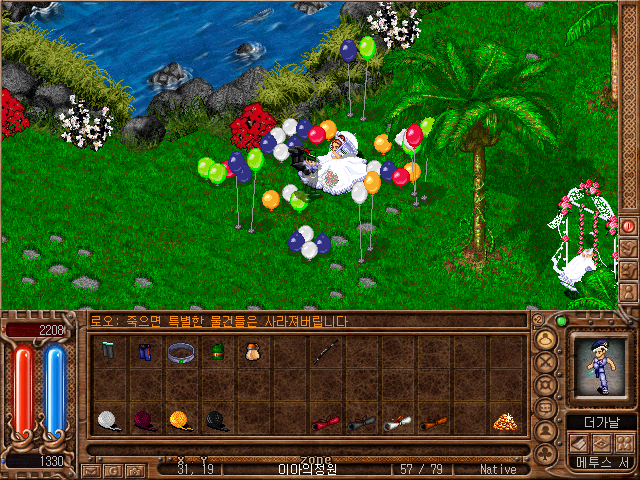The image size is (640, 480).
Task: Toggle the red power button on the right edge
Action: click(629, 226)
